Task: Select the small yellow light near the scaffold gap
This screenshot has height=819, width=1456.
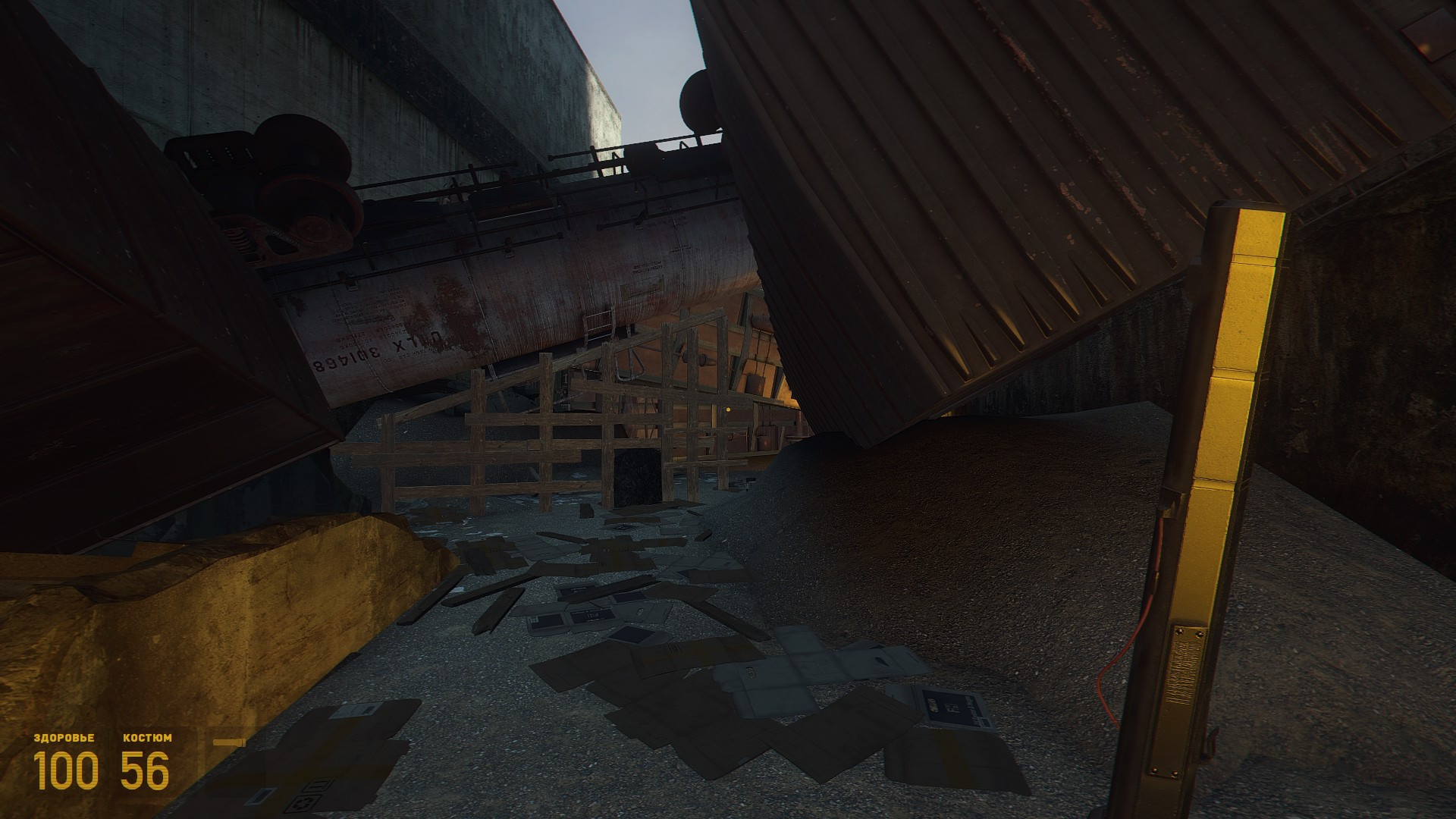Action: click(x=728, y=409)
